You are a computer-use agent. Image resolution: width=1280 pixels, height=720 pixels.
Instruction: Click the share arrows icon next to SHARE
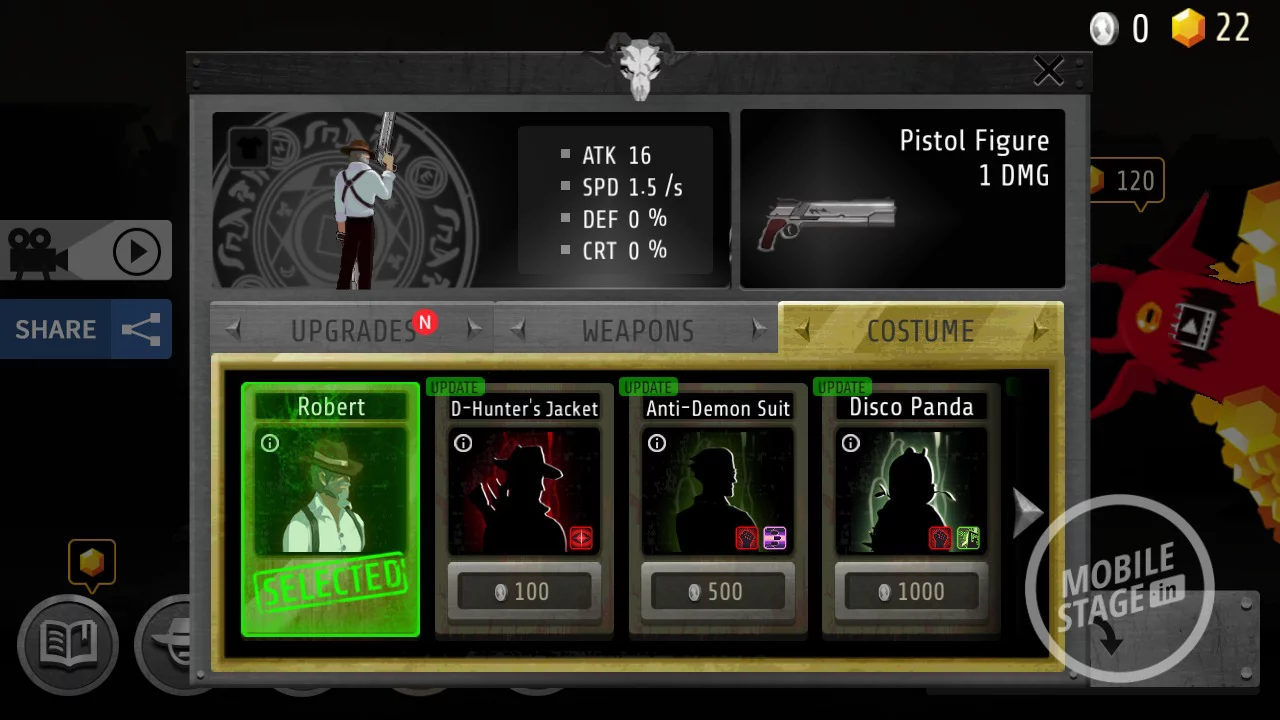pyautogui.click(x=143, y=329)
